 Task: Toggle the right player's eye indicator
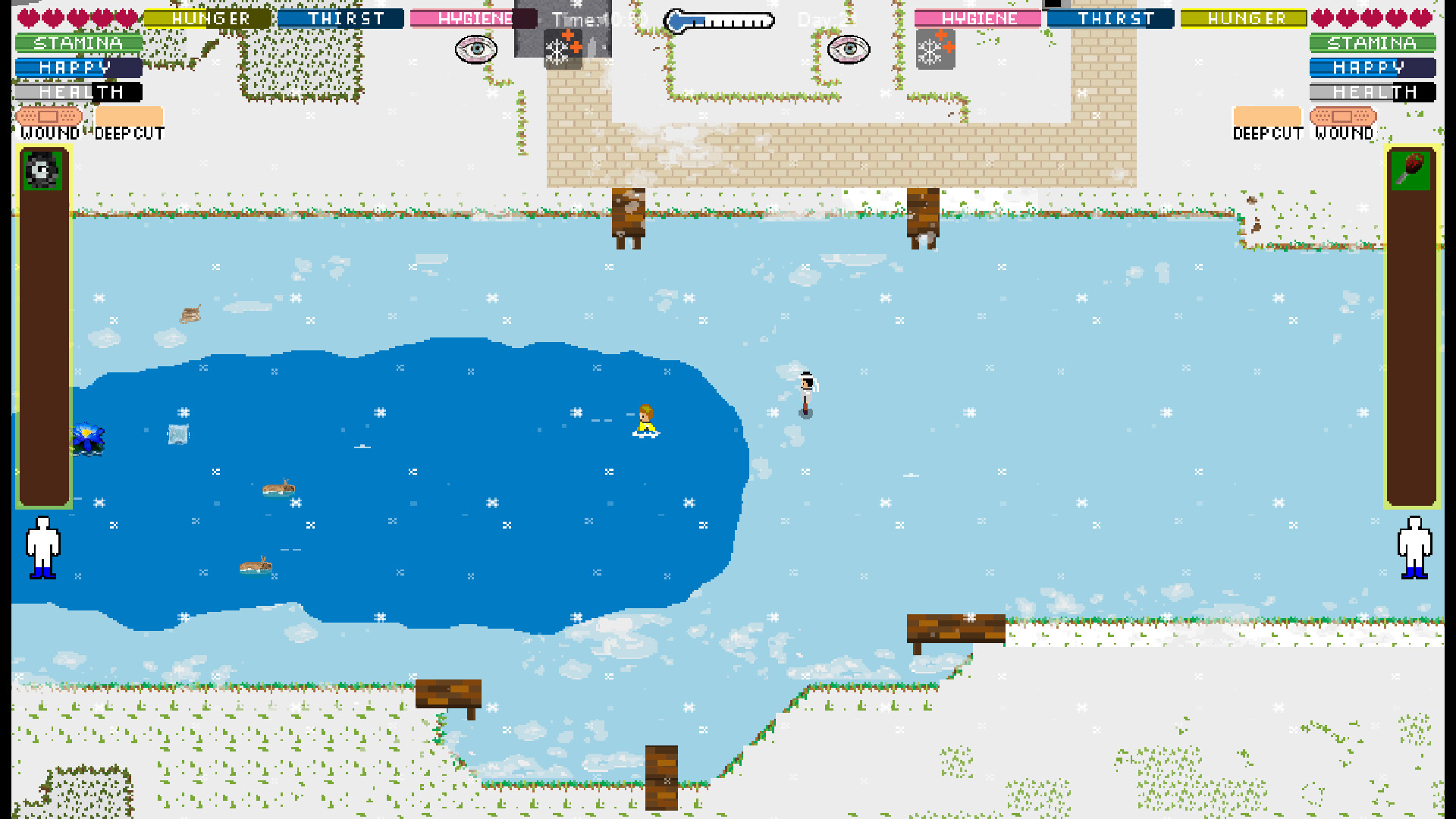(849, 49)
